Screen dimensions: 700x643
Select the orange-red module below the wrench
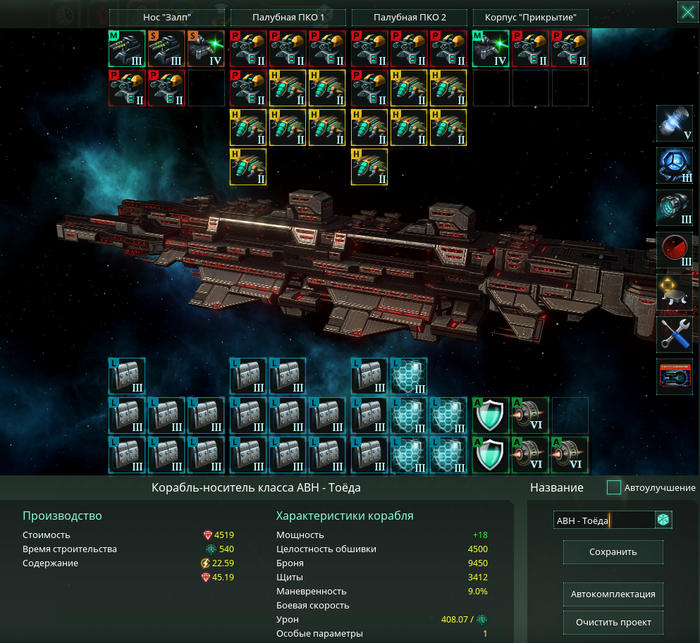tap(675, 377)
